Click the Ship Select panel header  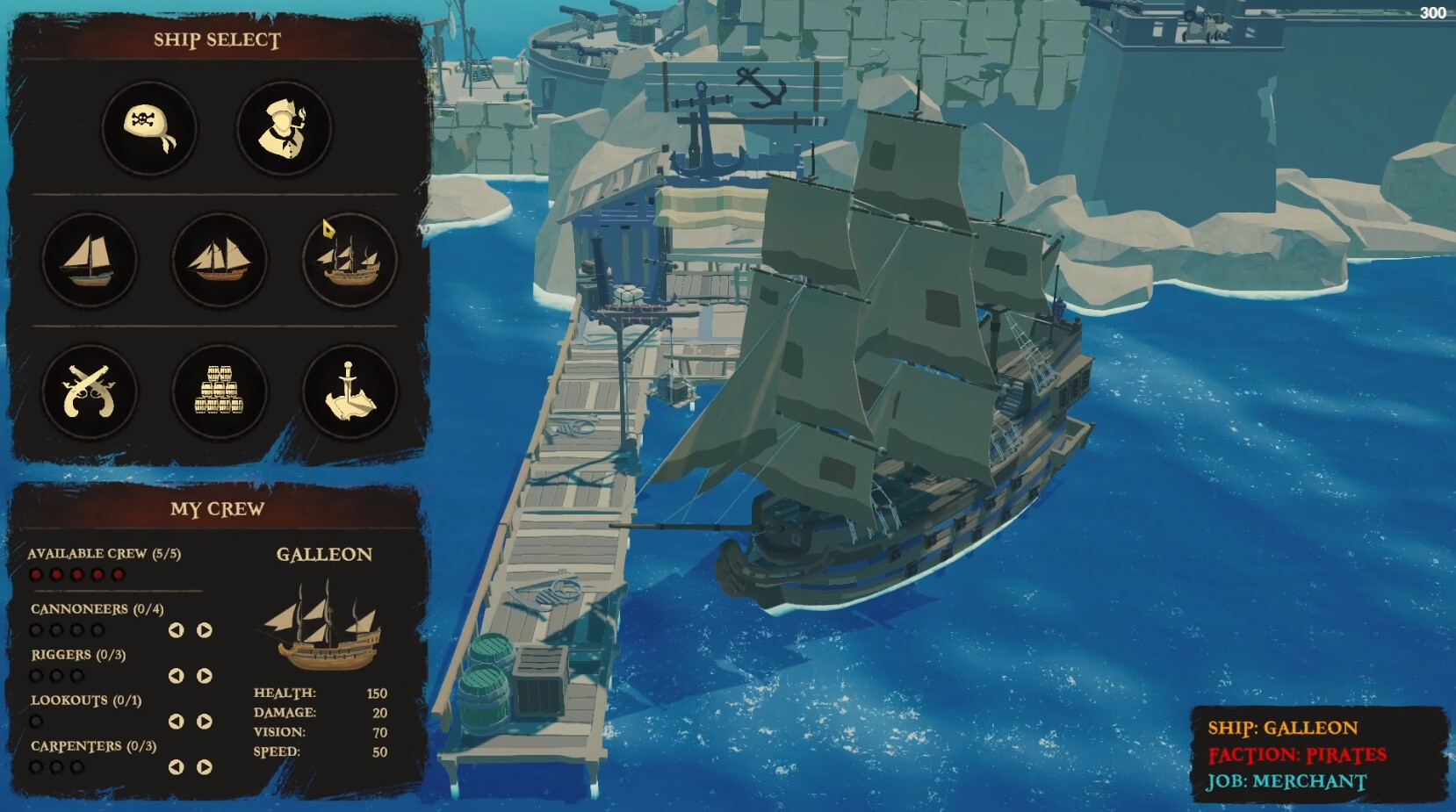click(216, 39)
